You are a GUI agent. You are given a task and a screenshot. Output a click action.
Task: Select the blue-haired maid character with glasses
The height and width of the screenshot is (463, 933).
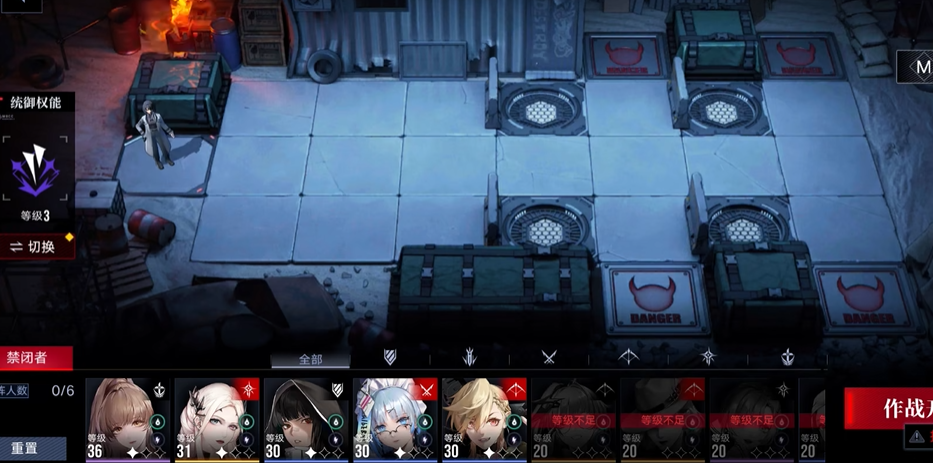(x=394, y=418)
